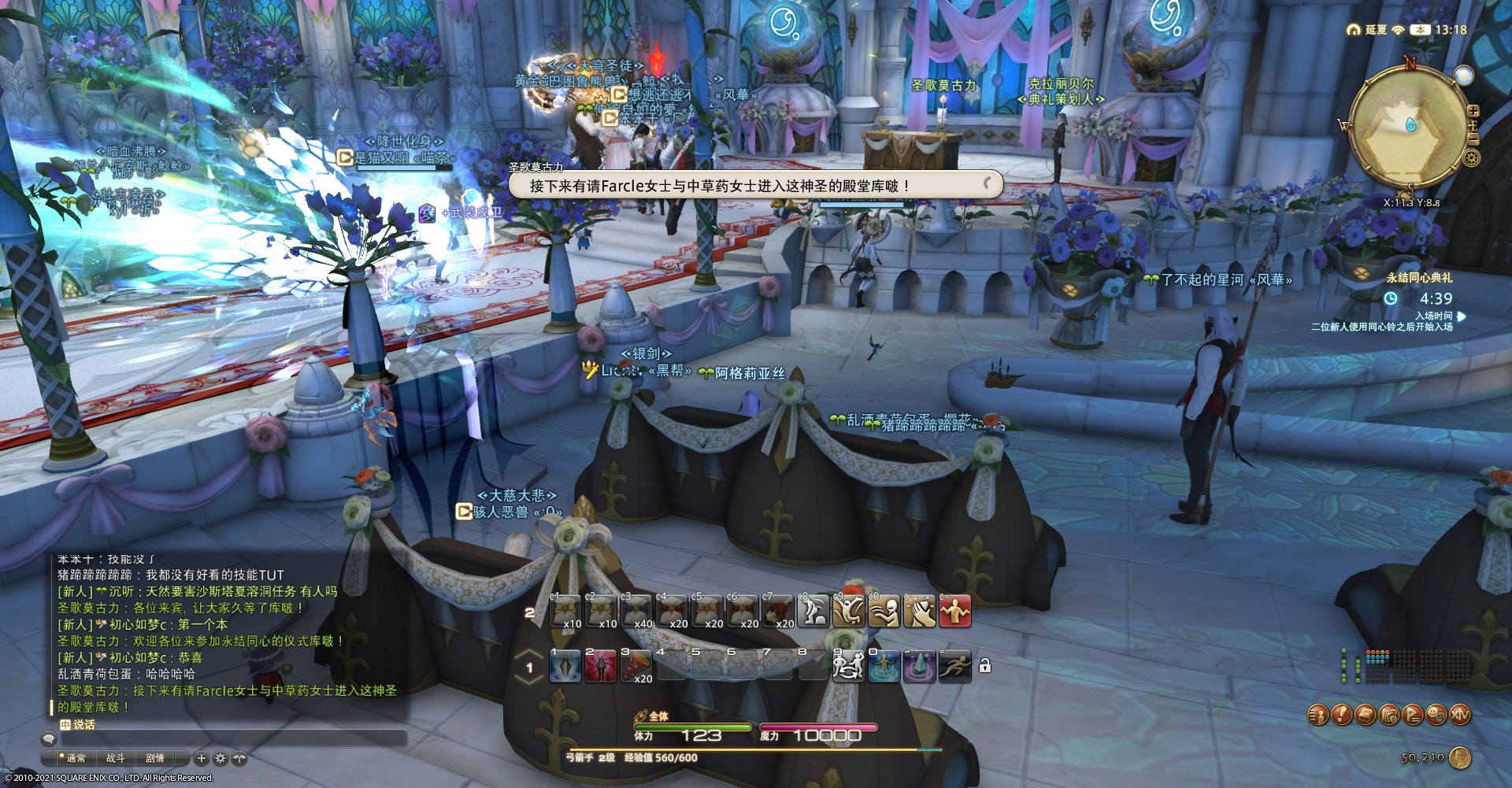1512x788 pixels.
Task: Zoom out the minimap
Action: pos(1473,139)
